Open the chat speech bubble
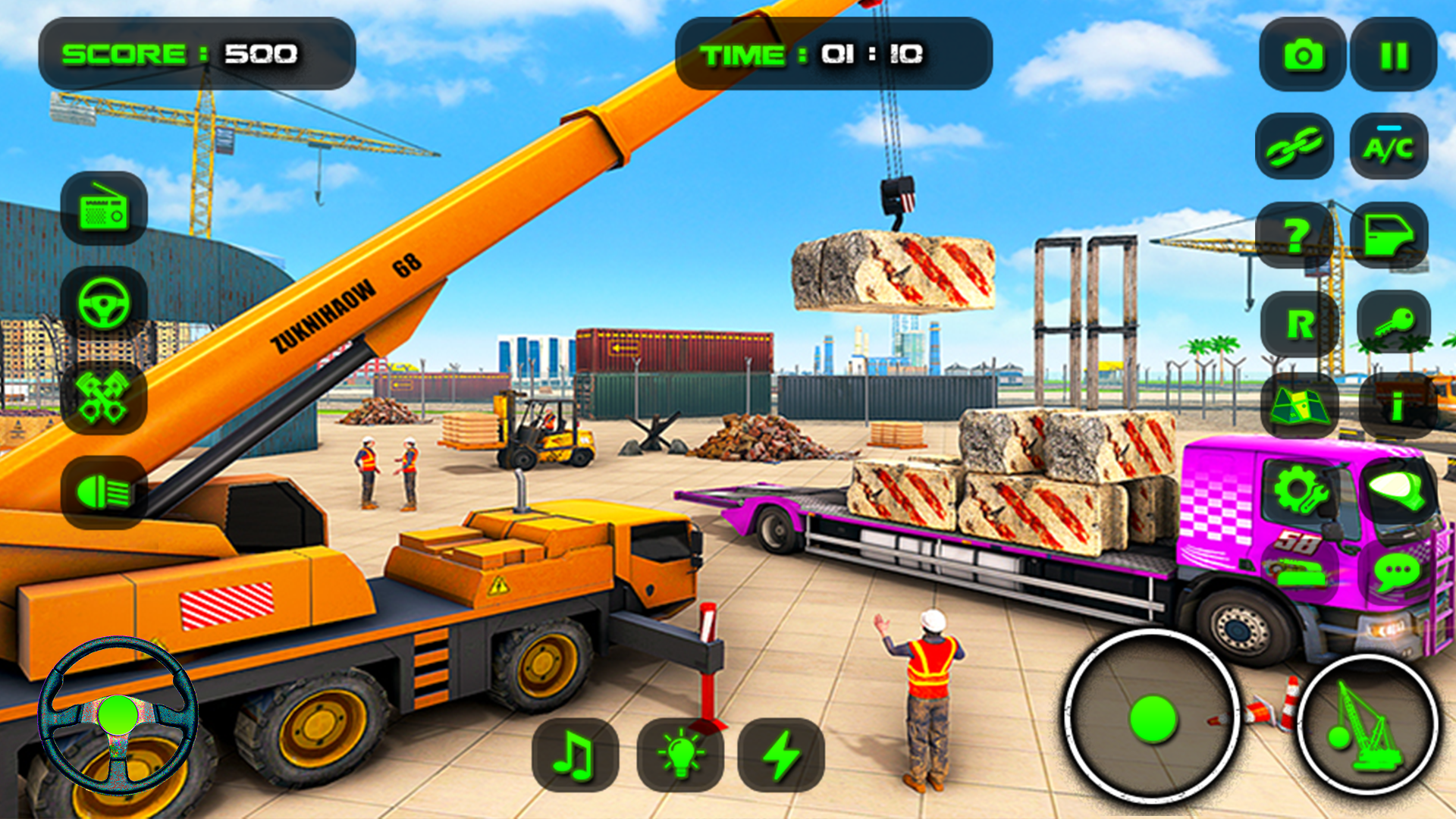The width and height of the screenshot is (1456, 819). tap(1396, 573)
